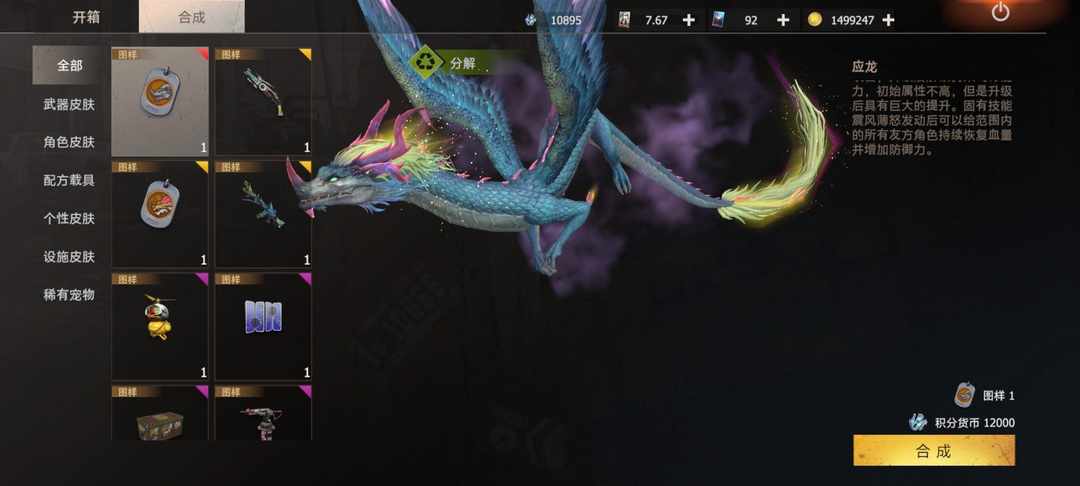Tap the plus next to 92 cards
This screenshot has height=486, width=1080.
782,20
